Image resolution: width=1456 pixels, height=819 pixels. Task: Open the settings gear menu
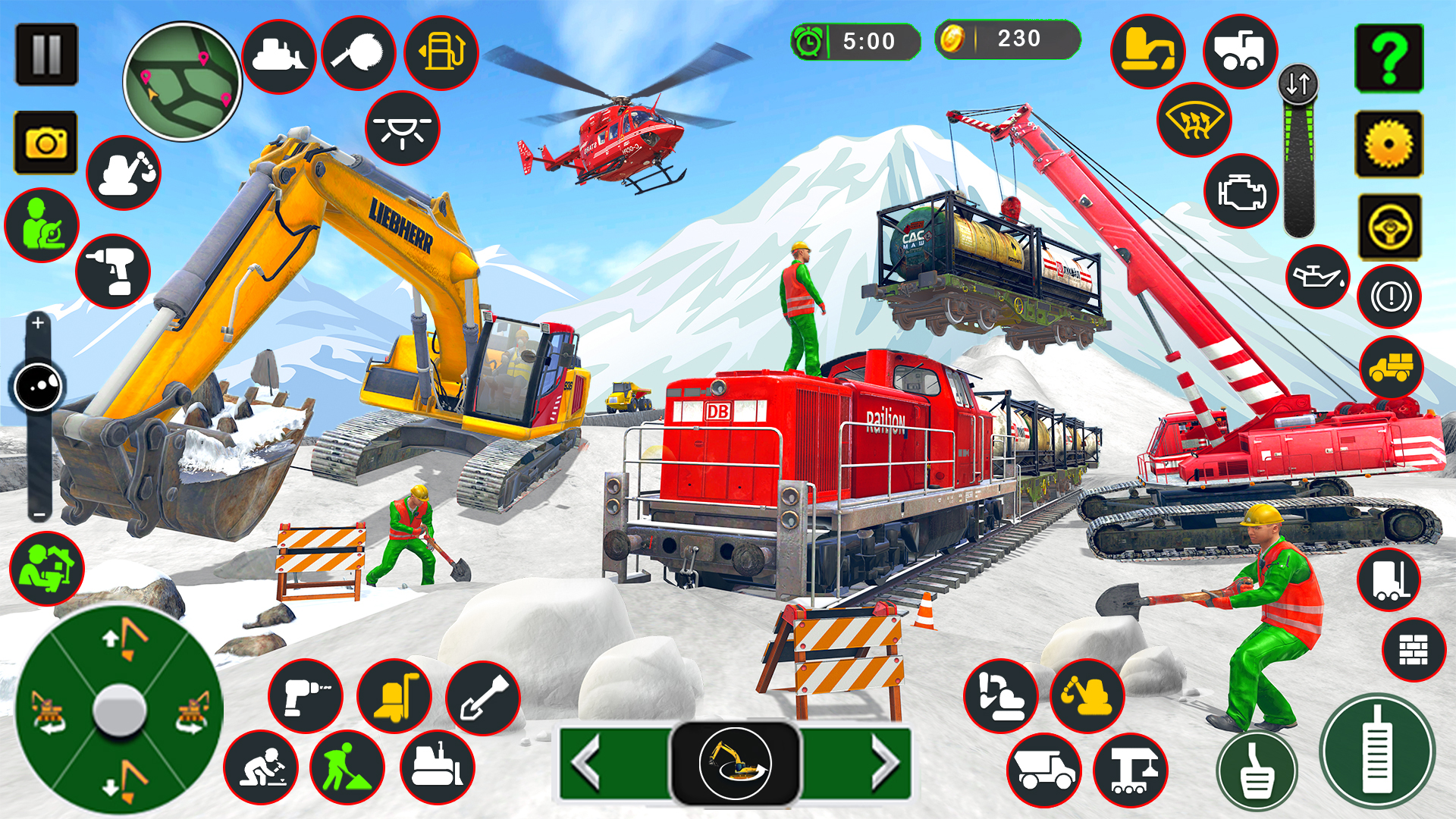coord(1389,140)
